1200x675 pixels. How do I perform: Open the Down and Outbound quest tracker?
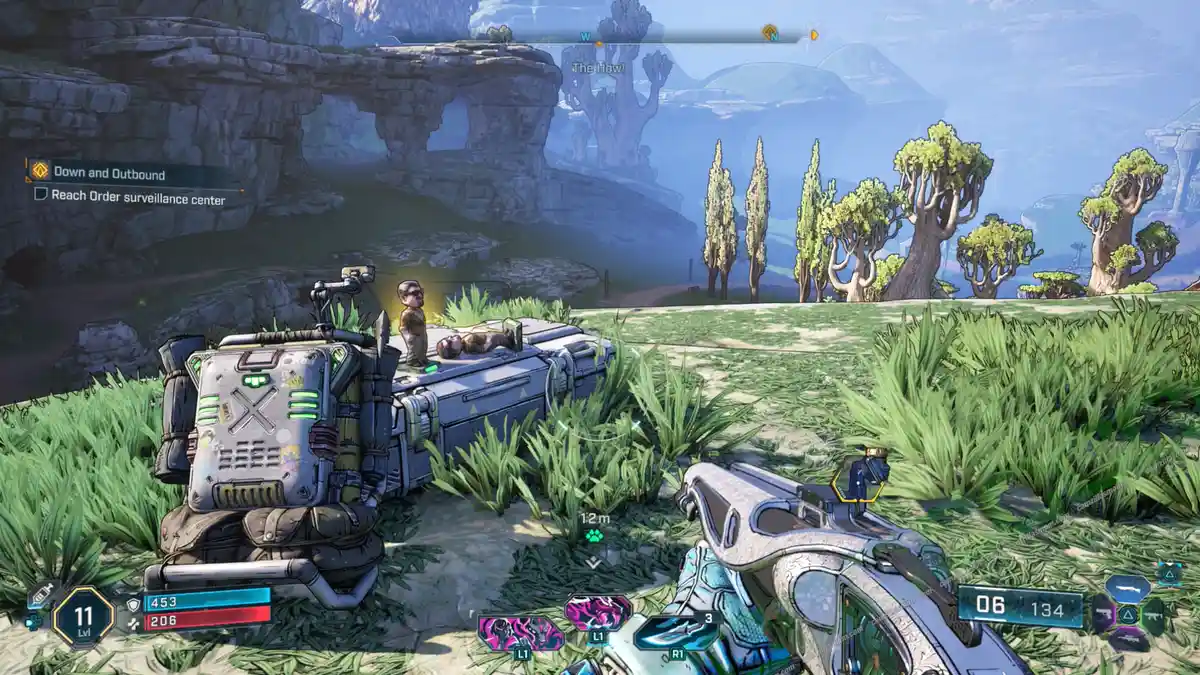coord(110,173)
